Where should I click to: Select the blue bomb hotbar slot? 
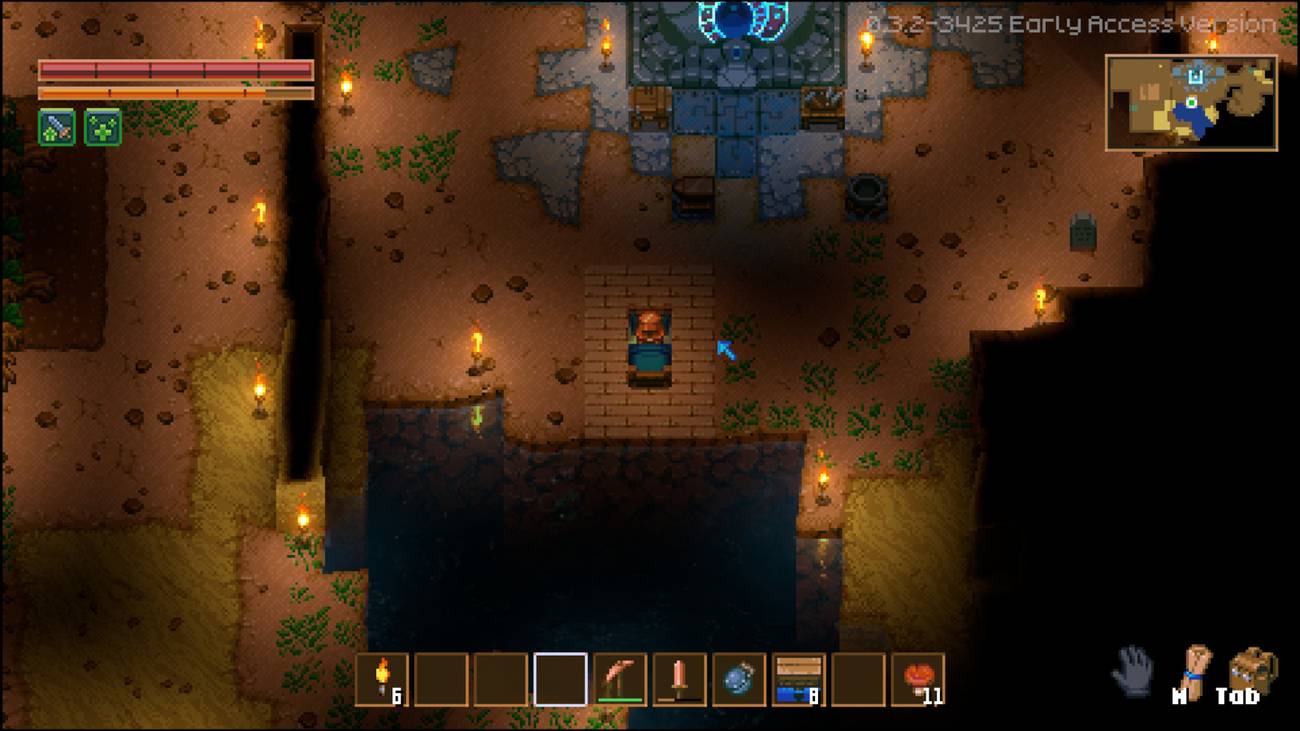(x=739, y=680)
